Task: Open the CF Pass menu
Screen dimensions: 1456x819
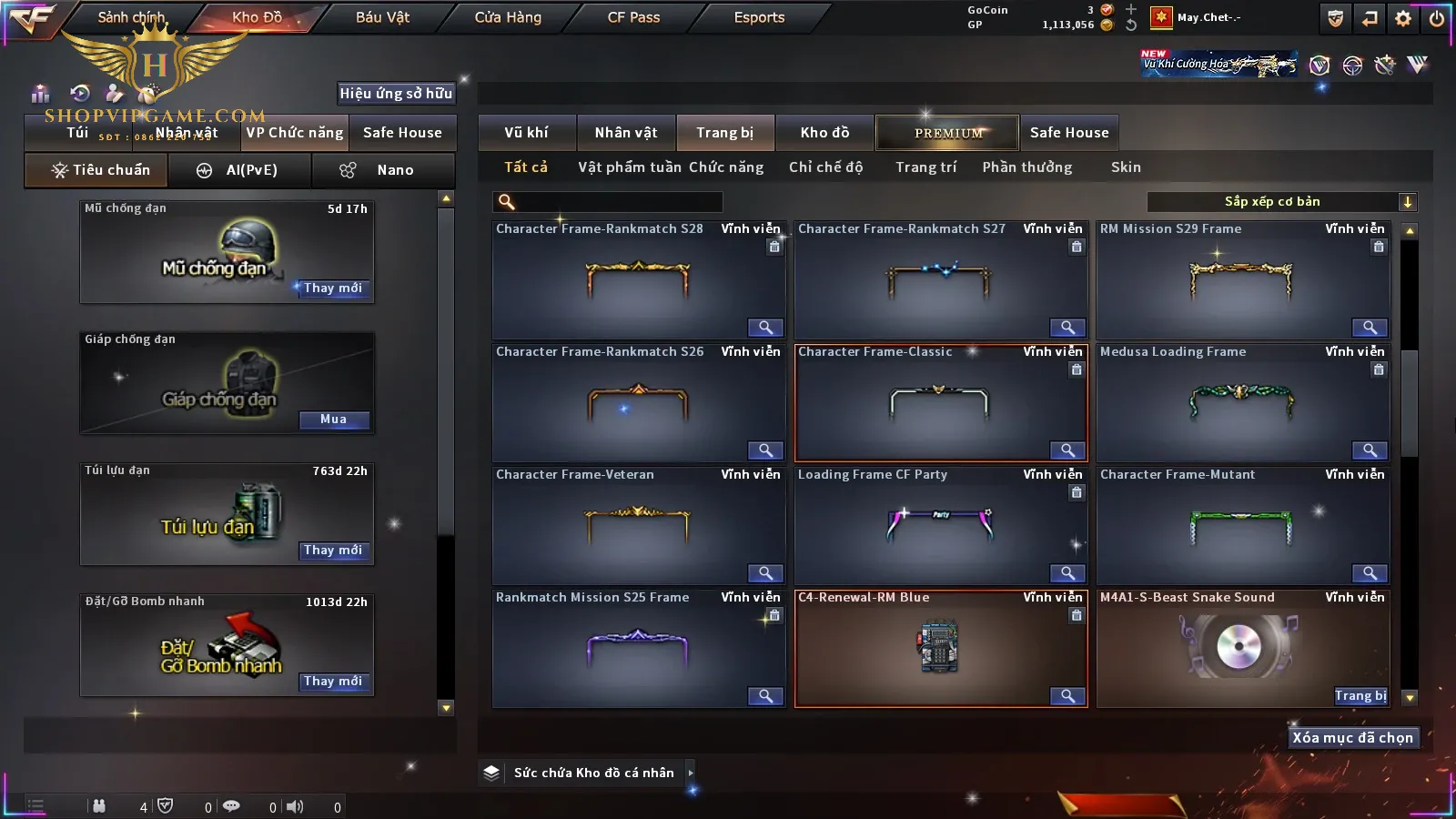Action: (x=633, y=17)
